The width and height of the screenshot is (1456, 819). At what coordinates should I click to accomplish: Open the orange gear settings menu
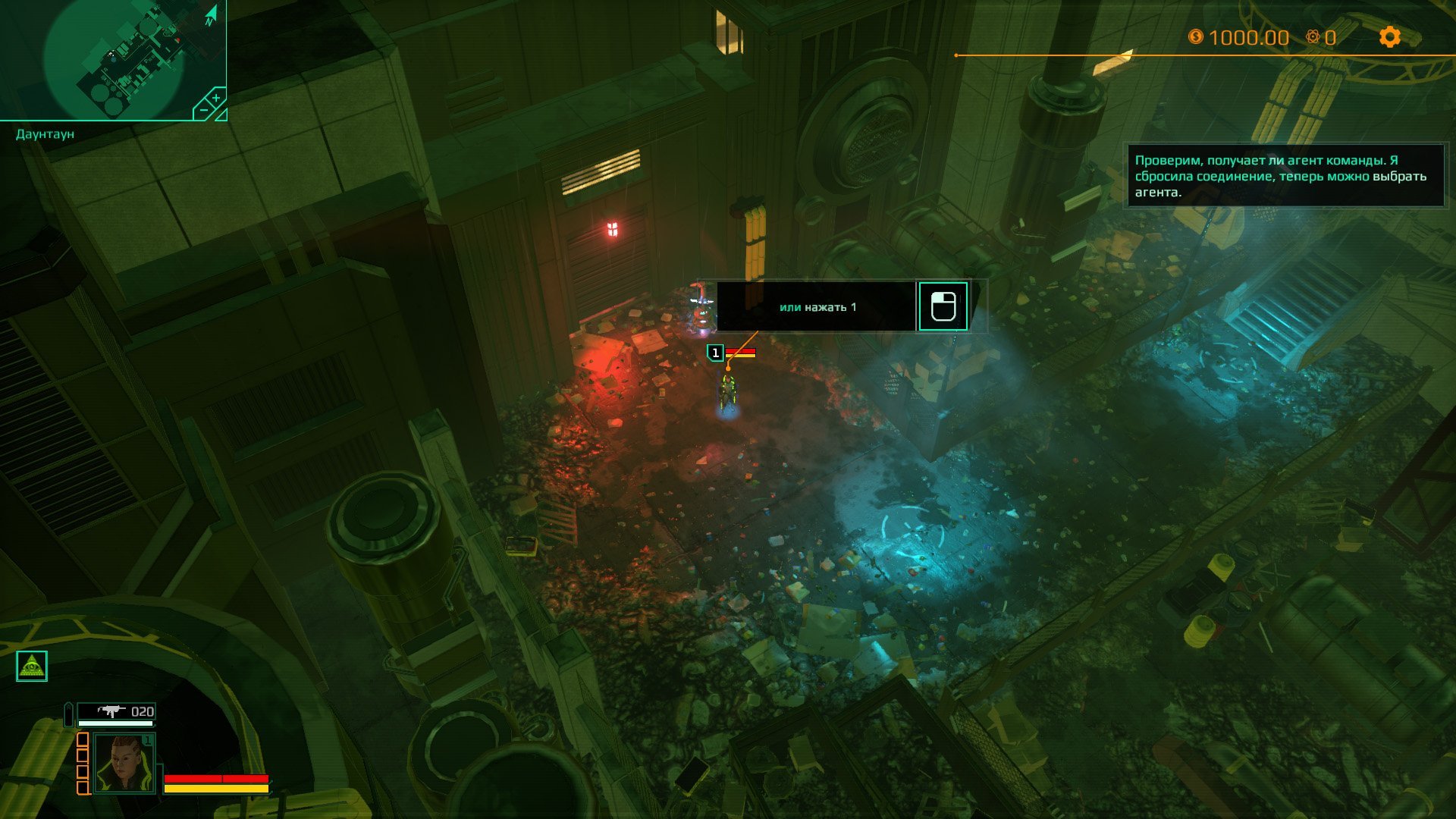click(1389, 36)
